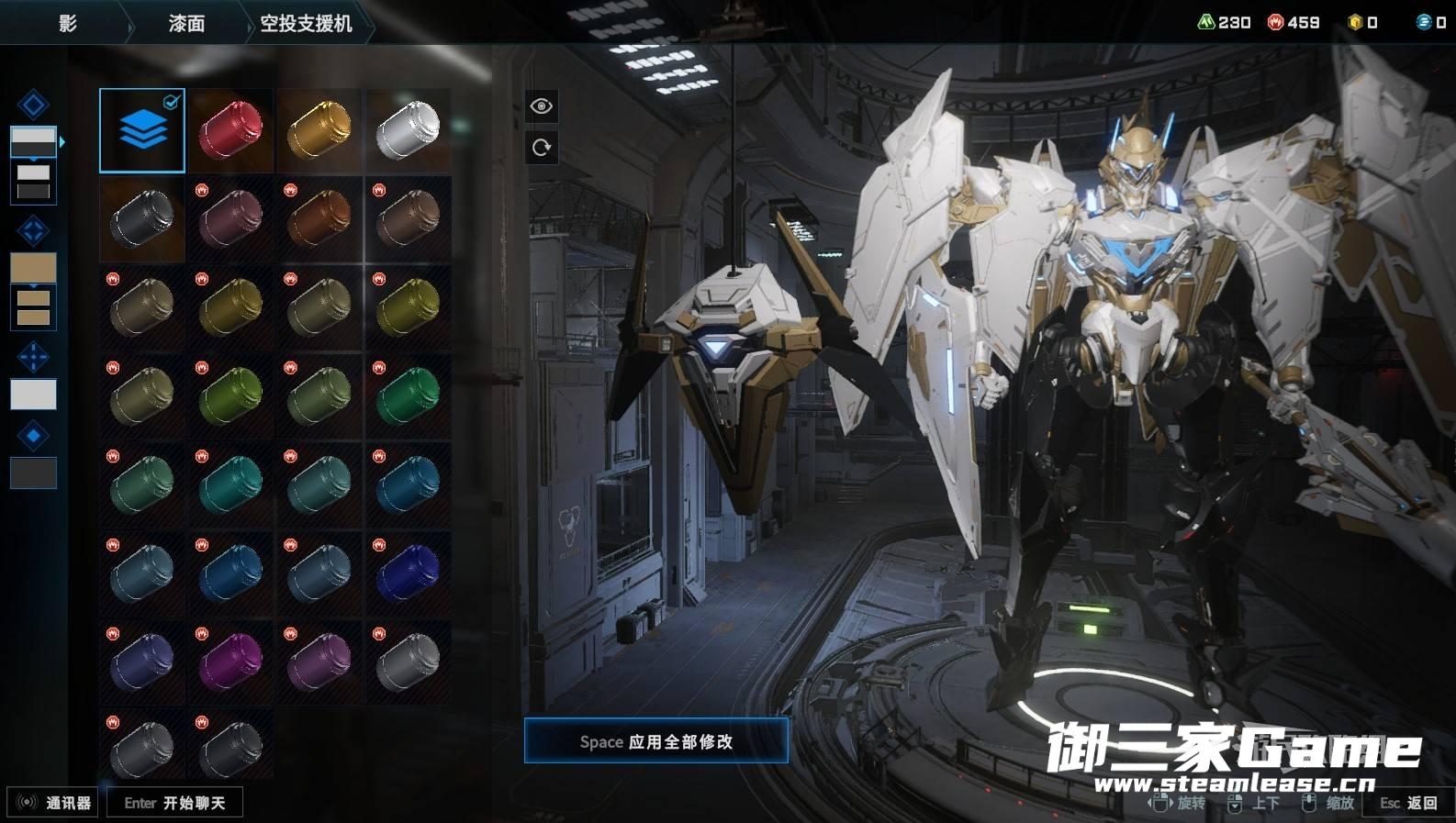This screenshot has width=1456, height=823.
Task: Select the blue layers default paint tile
Action: pos(142,130)
